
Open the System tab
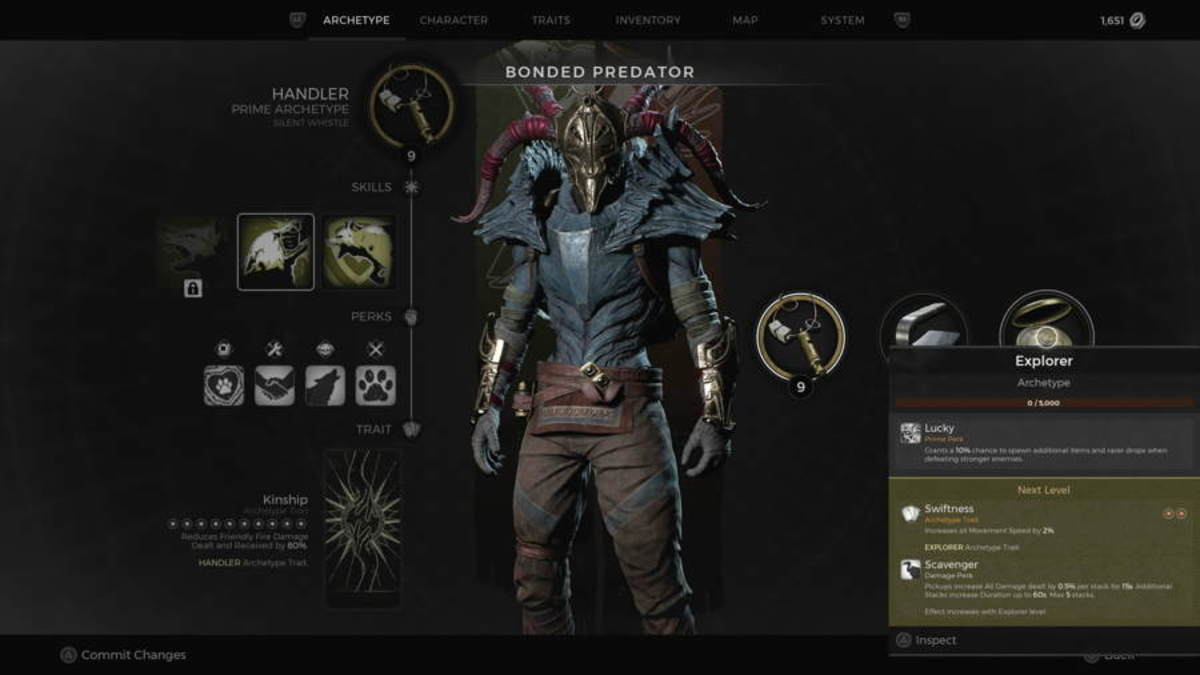842,20
